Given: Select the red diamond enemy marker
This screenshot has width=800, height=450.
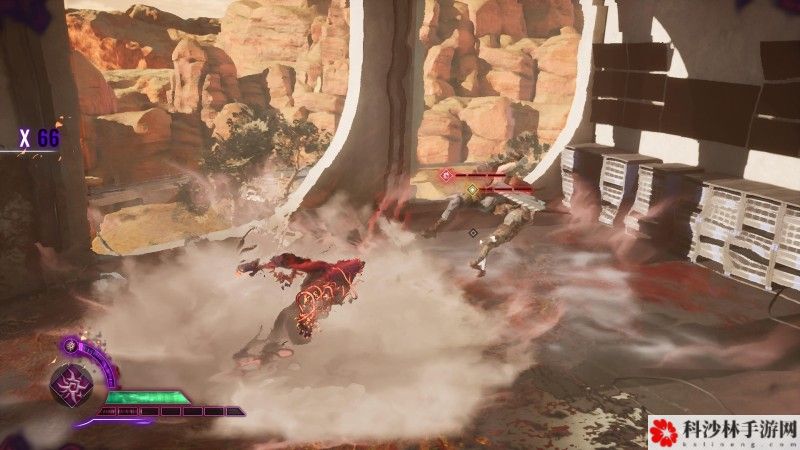Looking at the screenshot, I should [446, 175].
